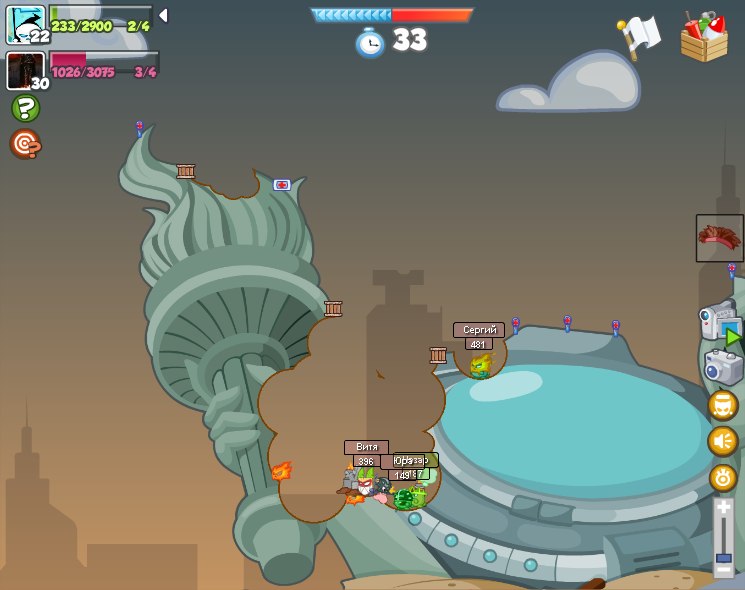
Task: Click the blue zoom slider handle
Action: (x=723, y=556)
